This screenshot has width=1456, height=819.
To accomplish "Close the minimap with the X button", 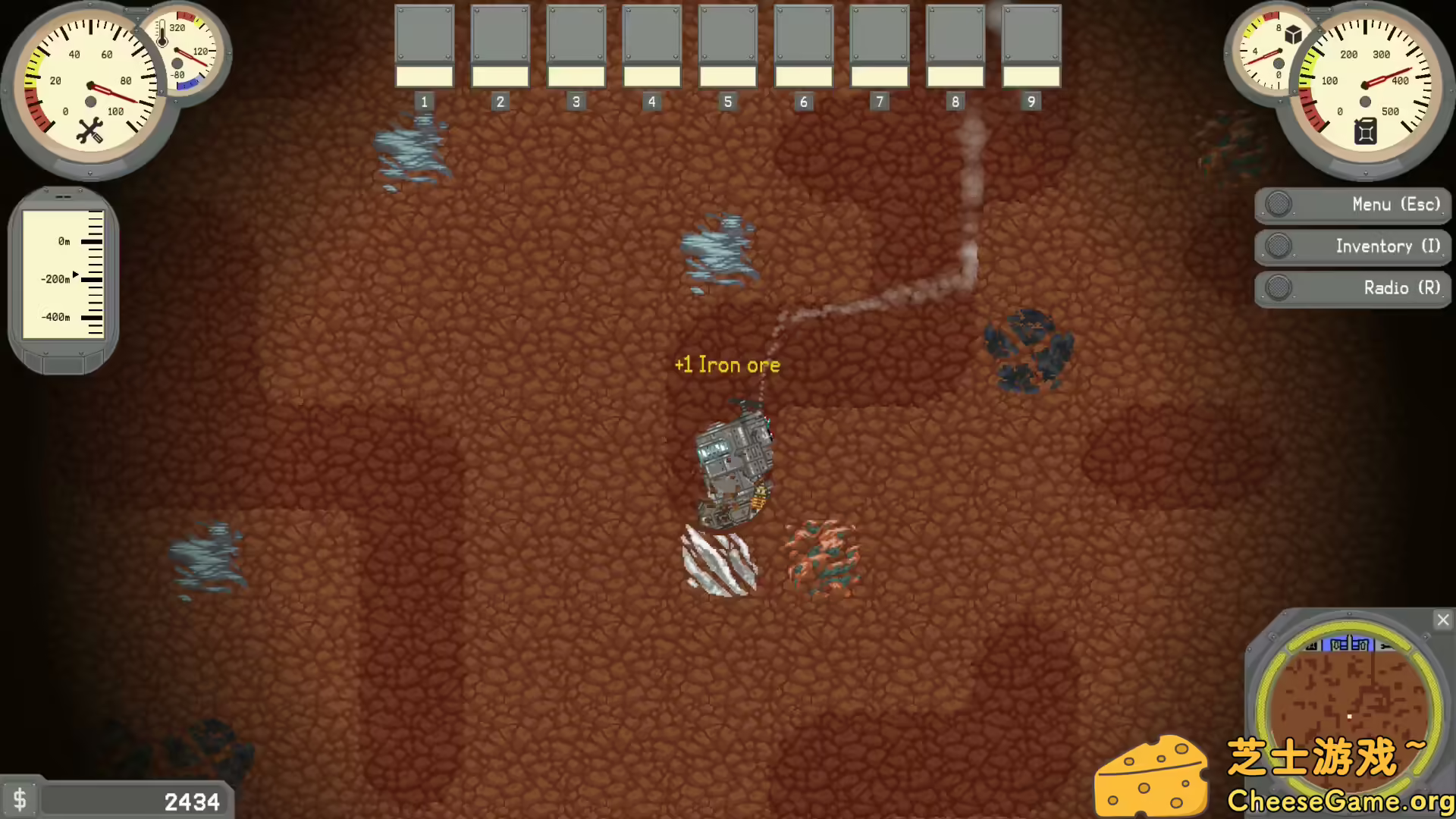I will (1443, 620).
